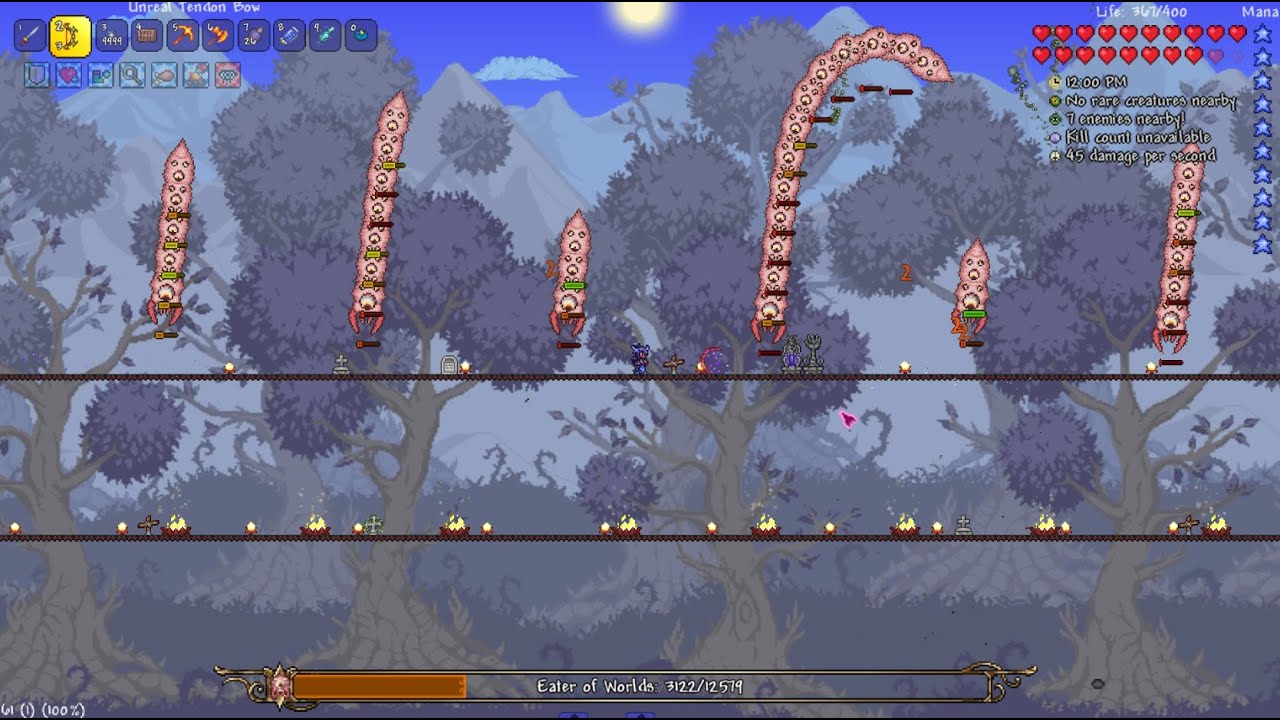This screenshot has height=720, width=1280.
Task: Click the campfire buff icon
Action: [196, 75]
